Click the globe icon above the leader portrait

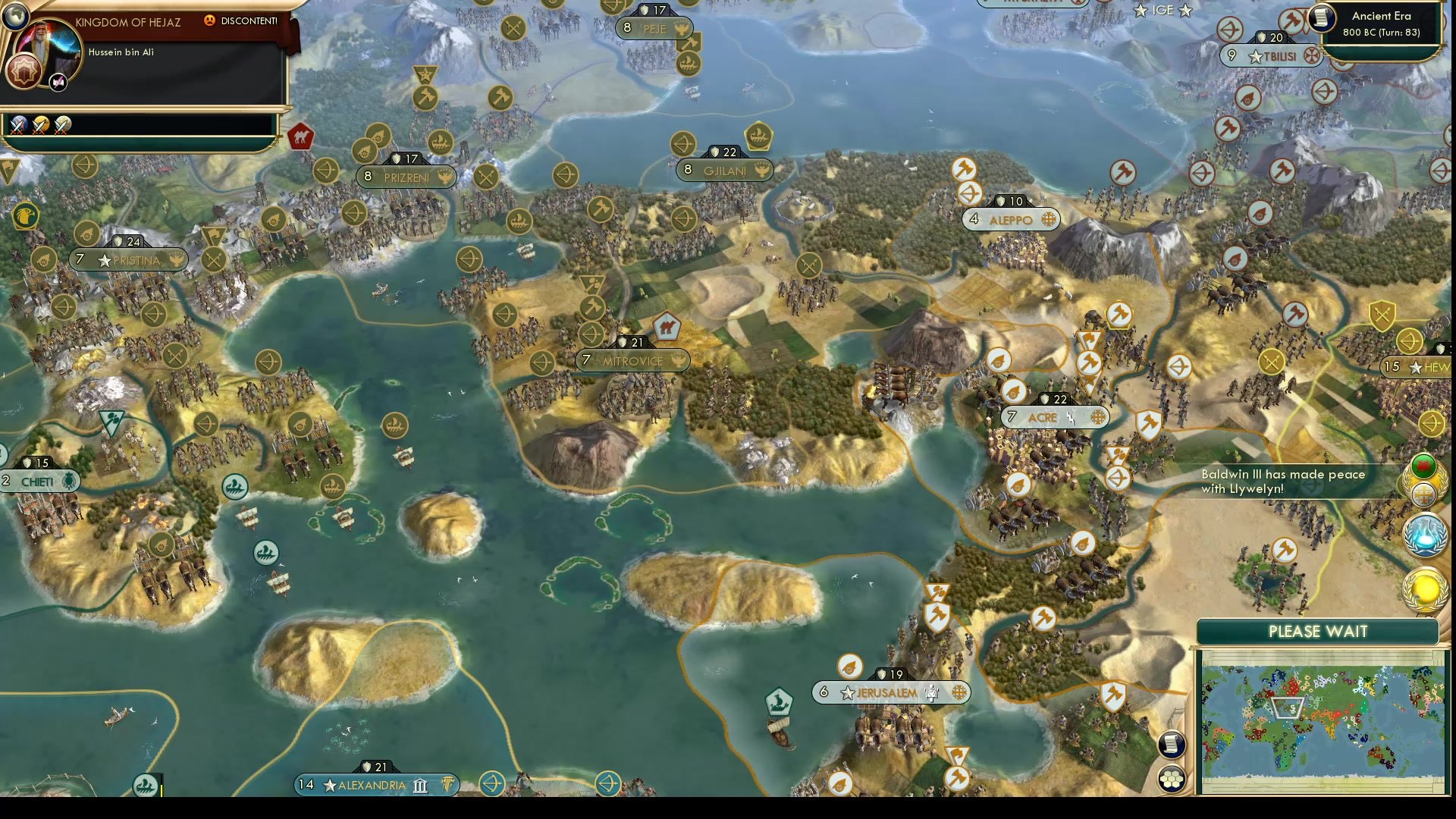(x=15, y=16)
